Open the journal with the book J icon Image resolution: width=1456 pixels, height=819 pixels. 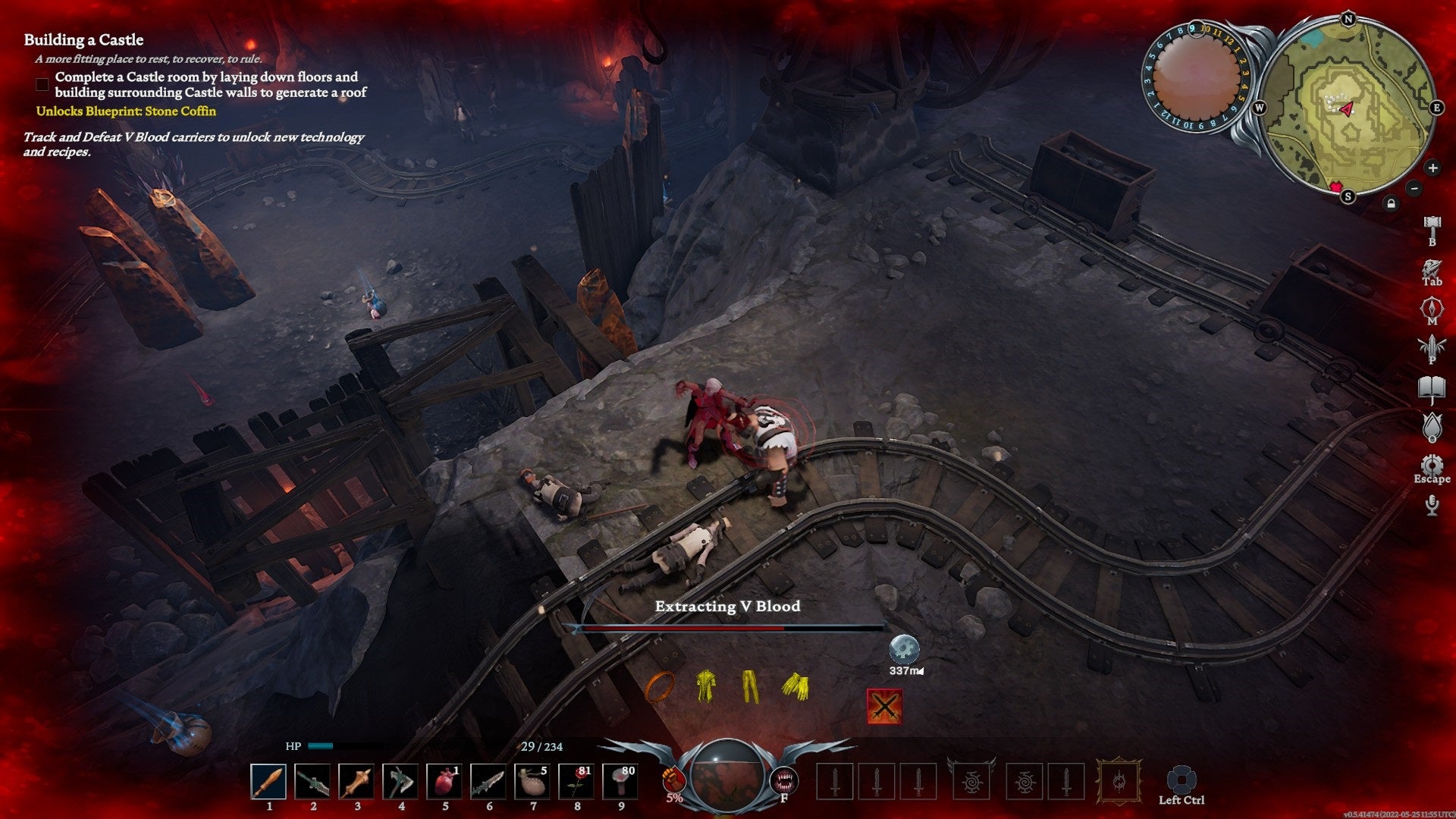pyautogui.click(x=1430, y=387)
